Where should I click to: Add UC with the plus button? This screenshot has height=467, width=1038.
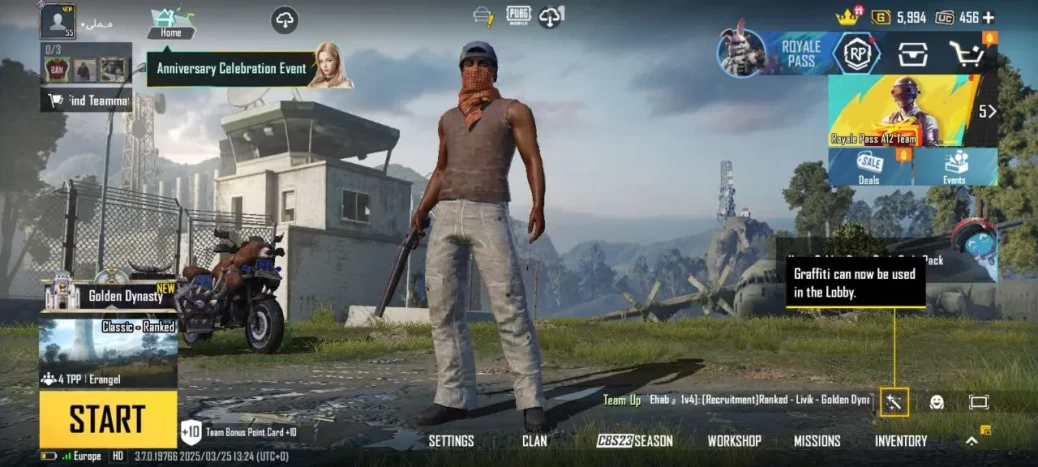point(989,17)
